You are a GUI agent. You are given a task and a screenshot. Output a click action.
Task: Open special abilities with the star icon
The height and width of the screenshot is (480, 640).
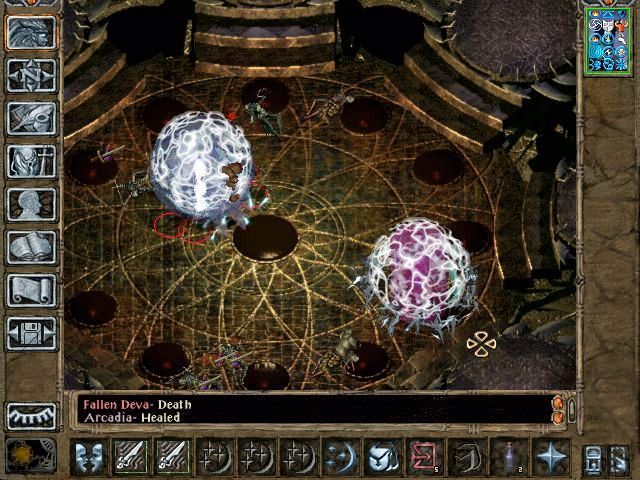551,457
